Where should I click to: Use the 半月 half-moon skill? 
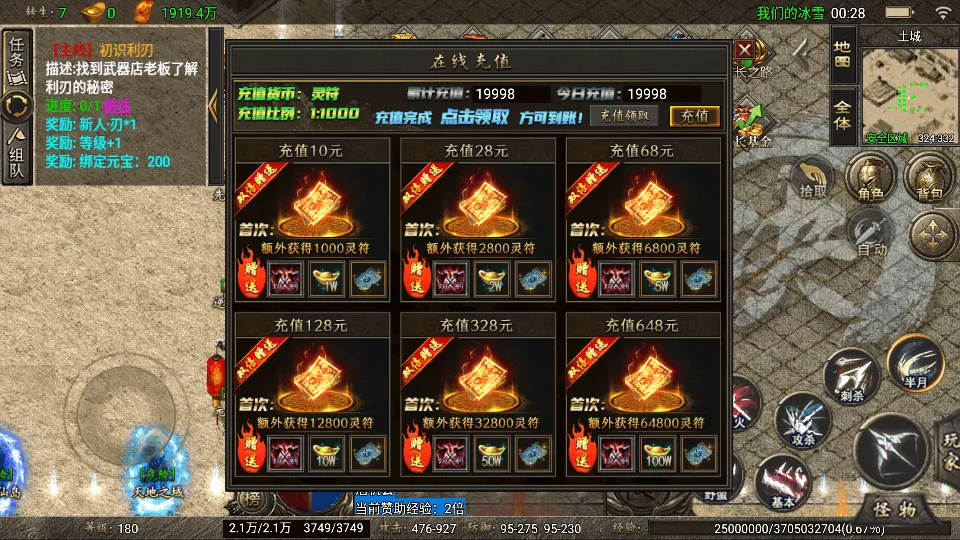point(916,364)
